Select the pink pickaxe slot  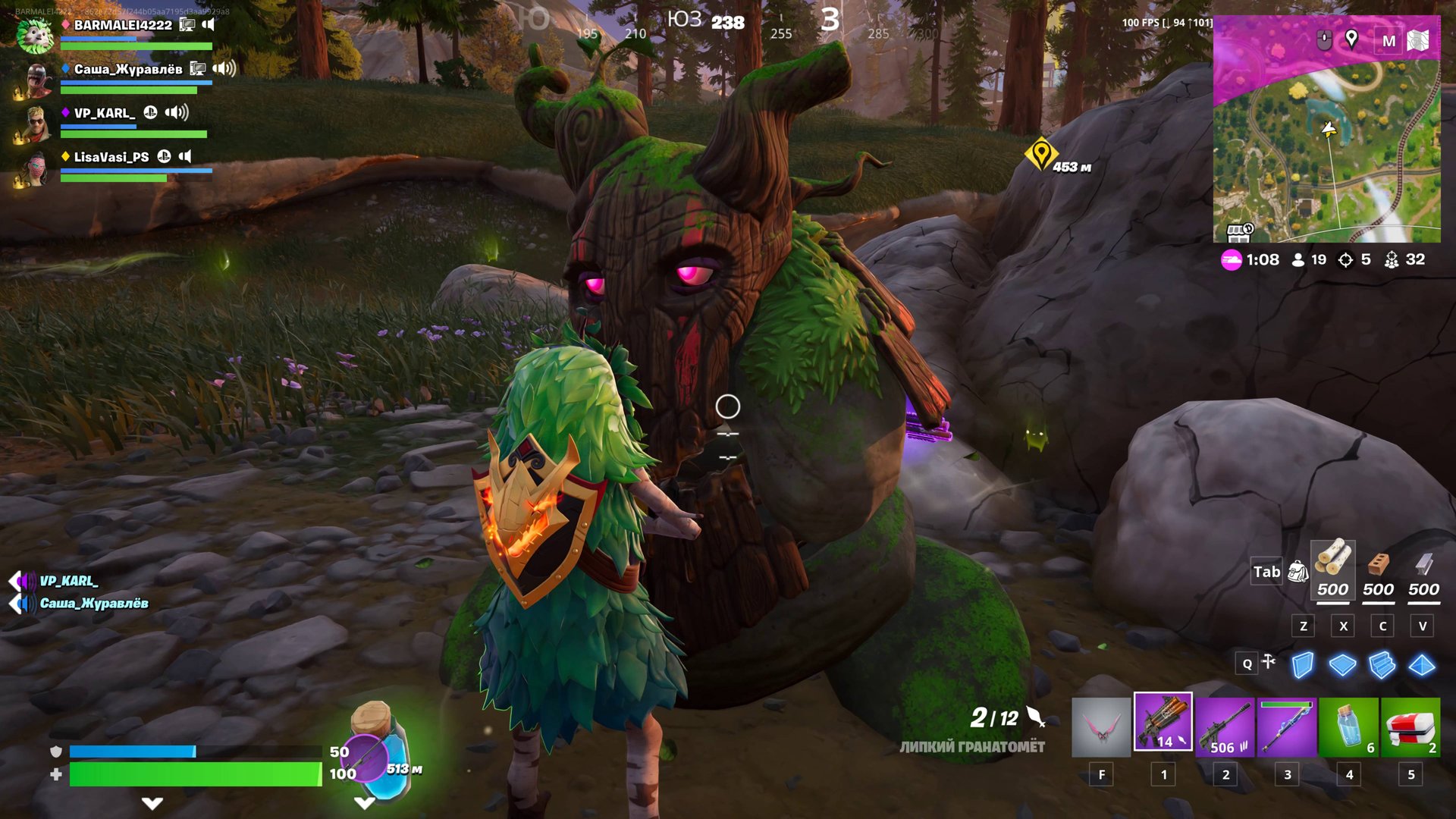click(x=1100, y=726)
